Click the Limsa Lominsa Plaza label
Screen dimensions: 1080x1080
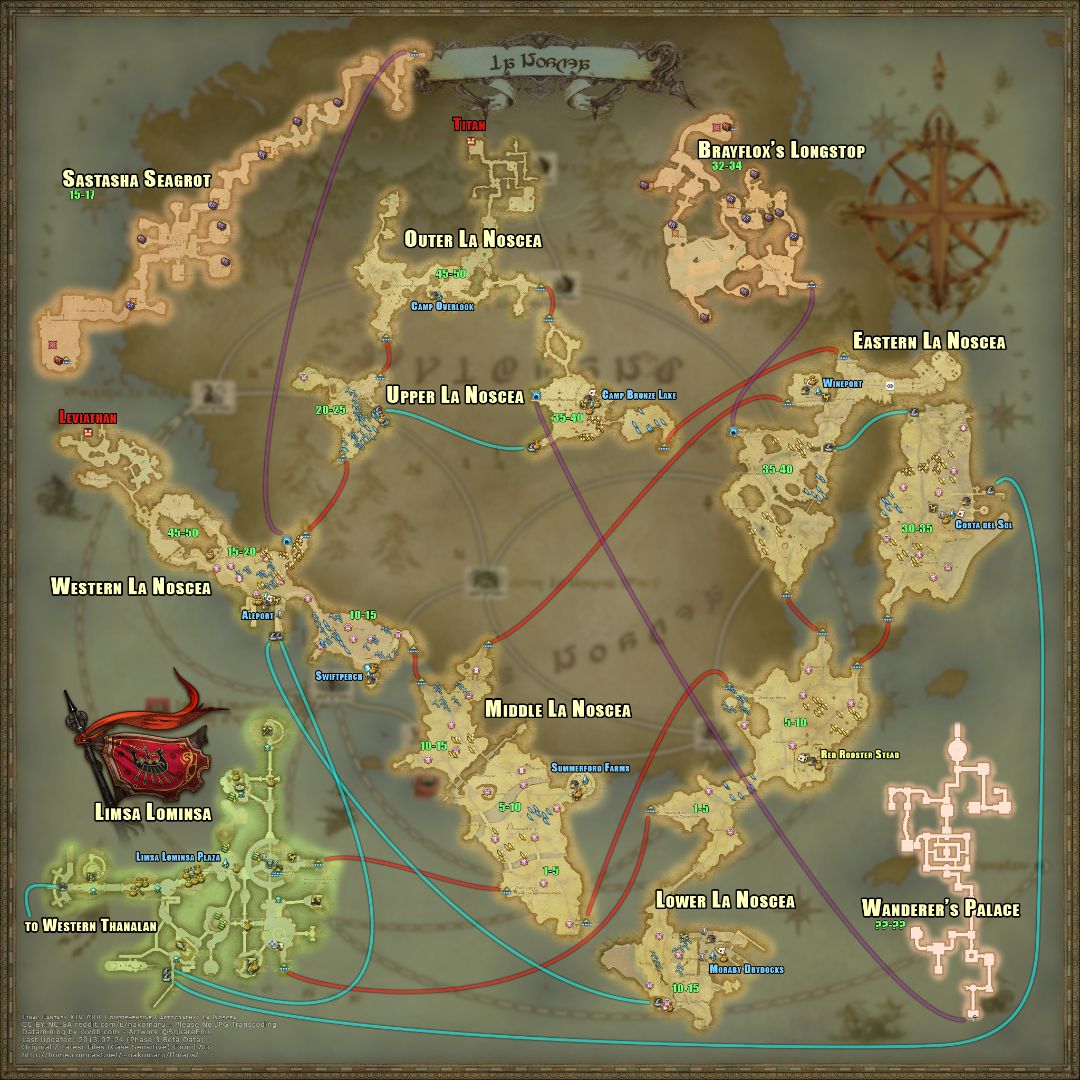[179, 857]
